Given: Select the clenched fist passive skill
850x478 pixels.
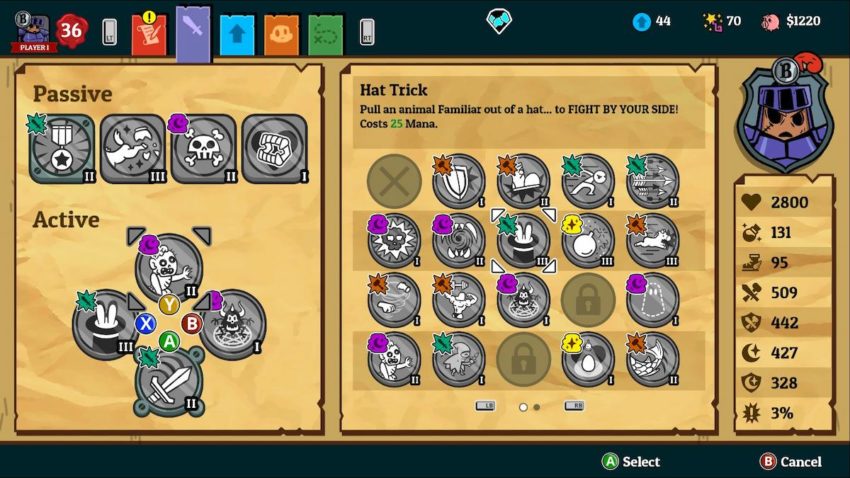Looking at the screenshot, I should pyautogui.click(x=273, y=150).
